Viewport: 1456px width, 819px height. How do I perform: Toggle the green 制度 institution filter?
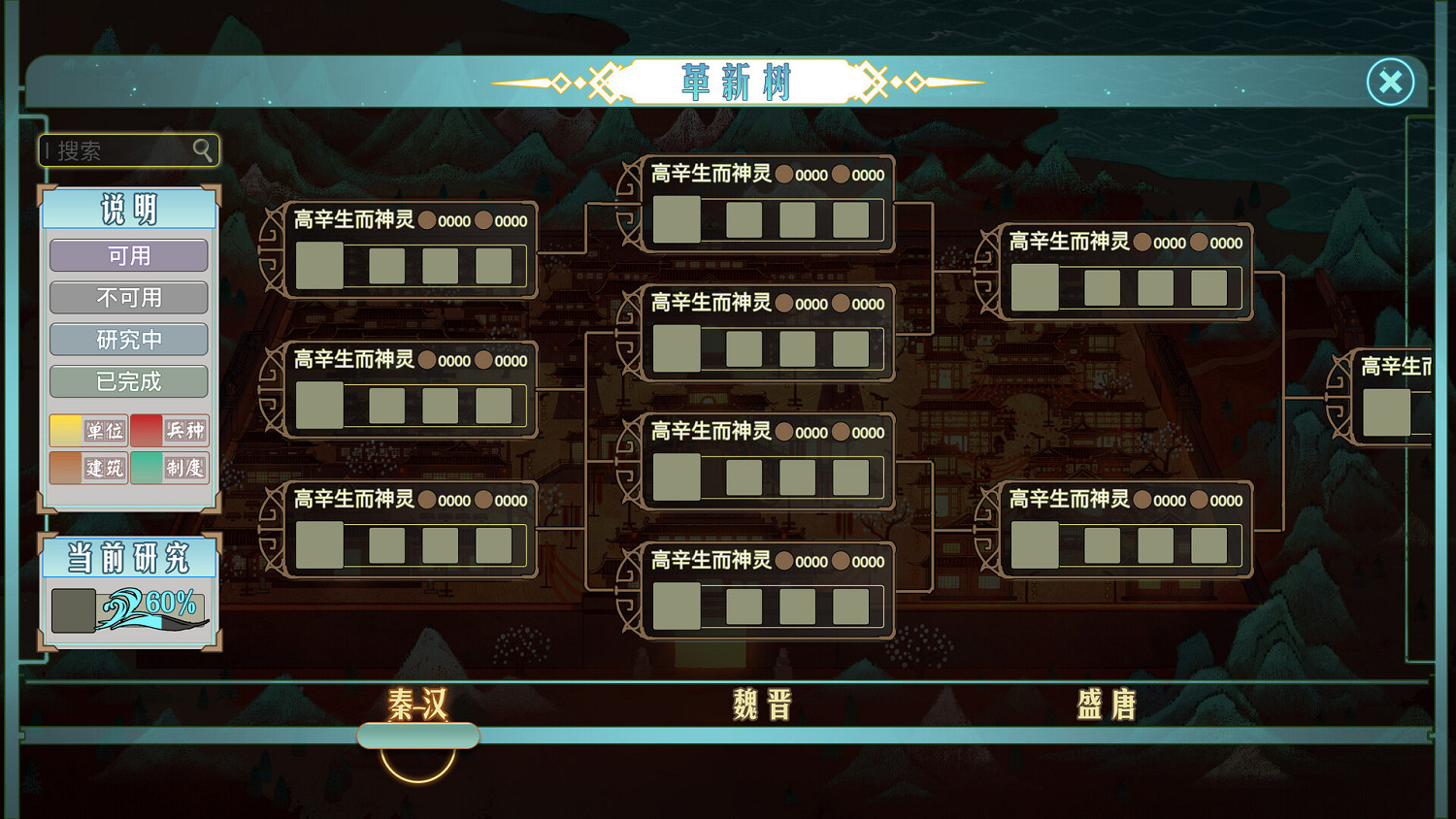click(x=170, y=468)
